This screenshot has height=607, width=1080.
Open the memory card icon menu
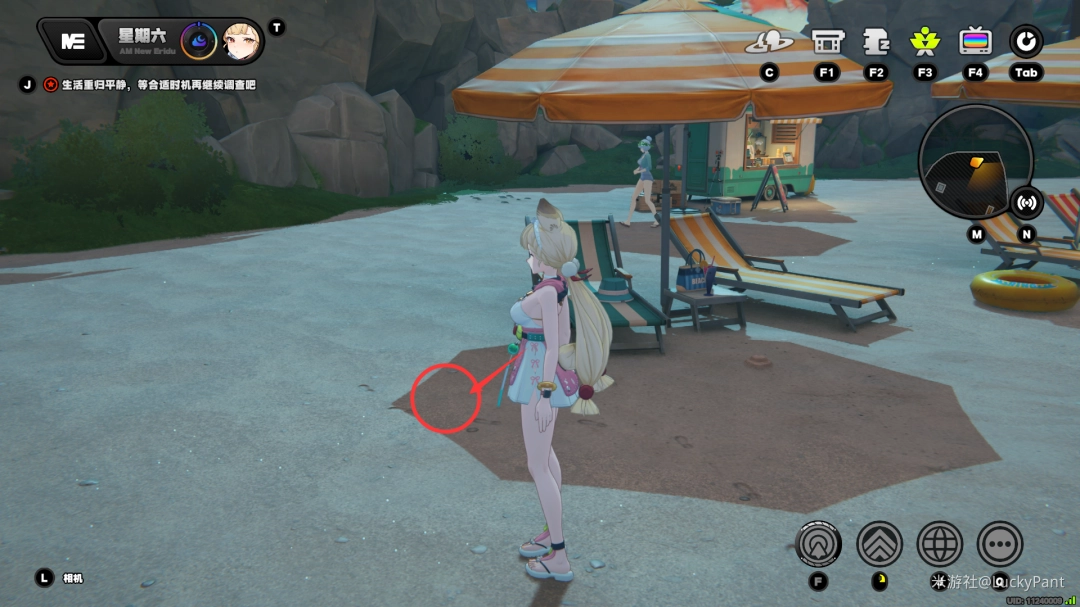point(876,42)
